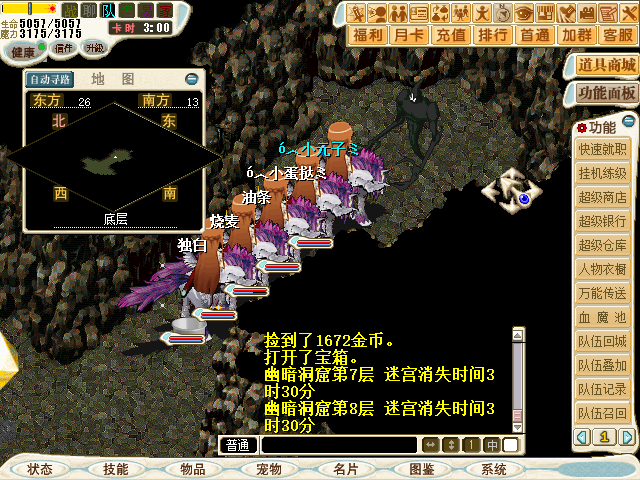Open the 客服 customer service button

(x=617, y=35)
